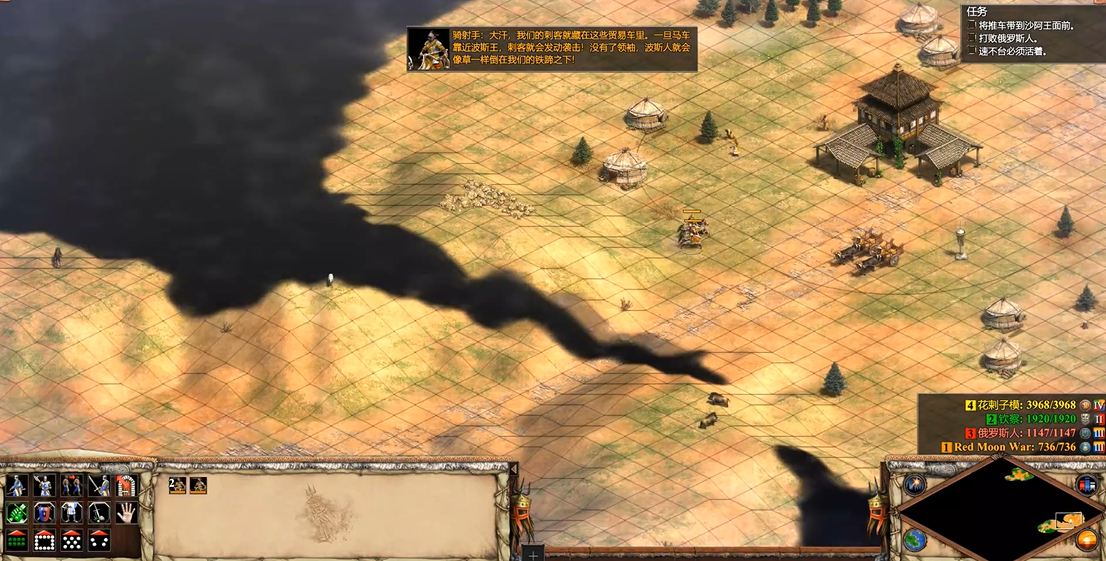This screenshot has width=1106, height=561.
Task: Click the garrison tower icon
Action: (x=125, y=486)
